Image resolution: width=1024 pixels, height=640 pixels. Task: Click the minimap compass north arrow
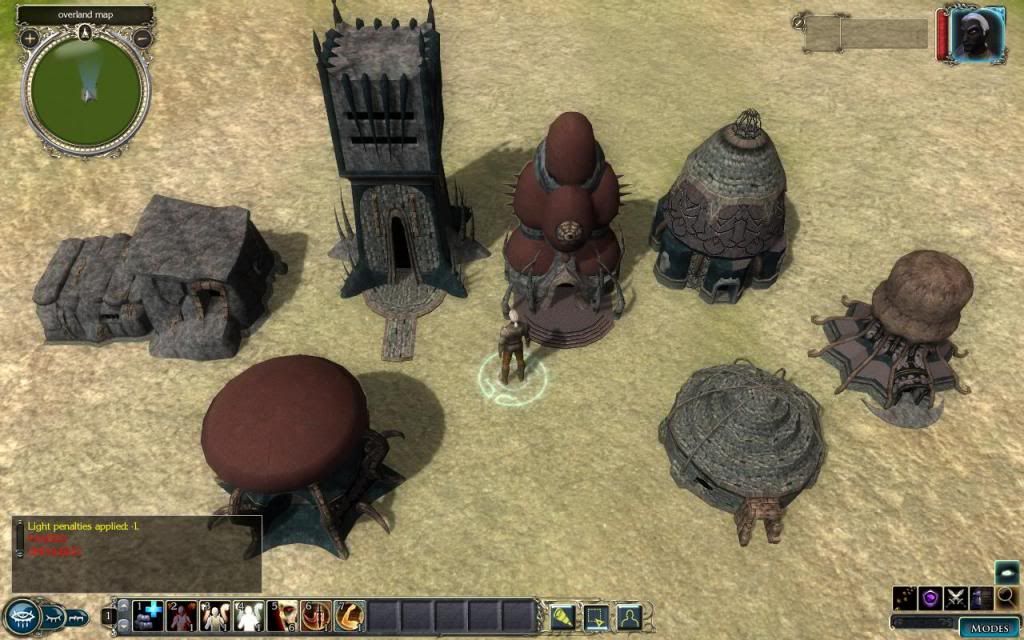point(85,32)
